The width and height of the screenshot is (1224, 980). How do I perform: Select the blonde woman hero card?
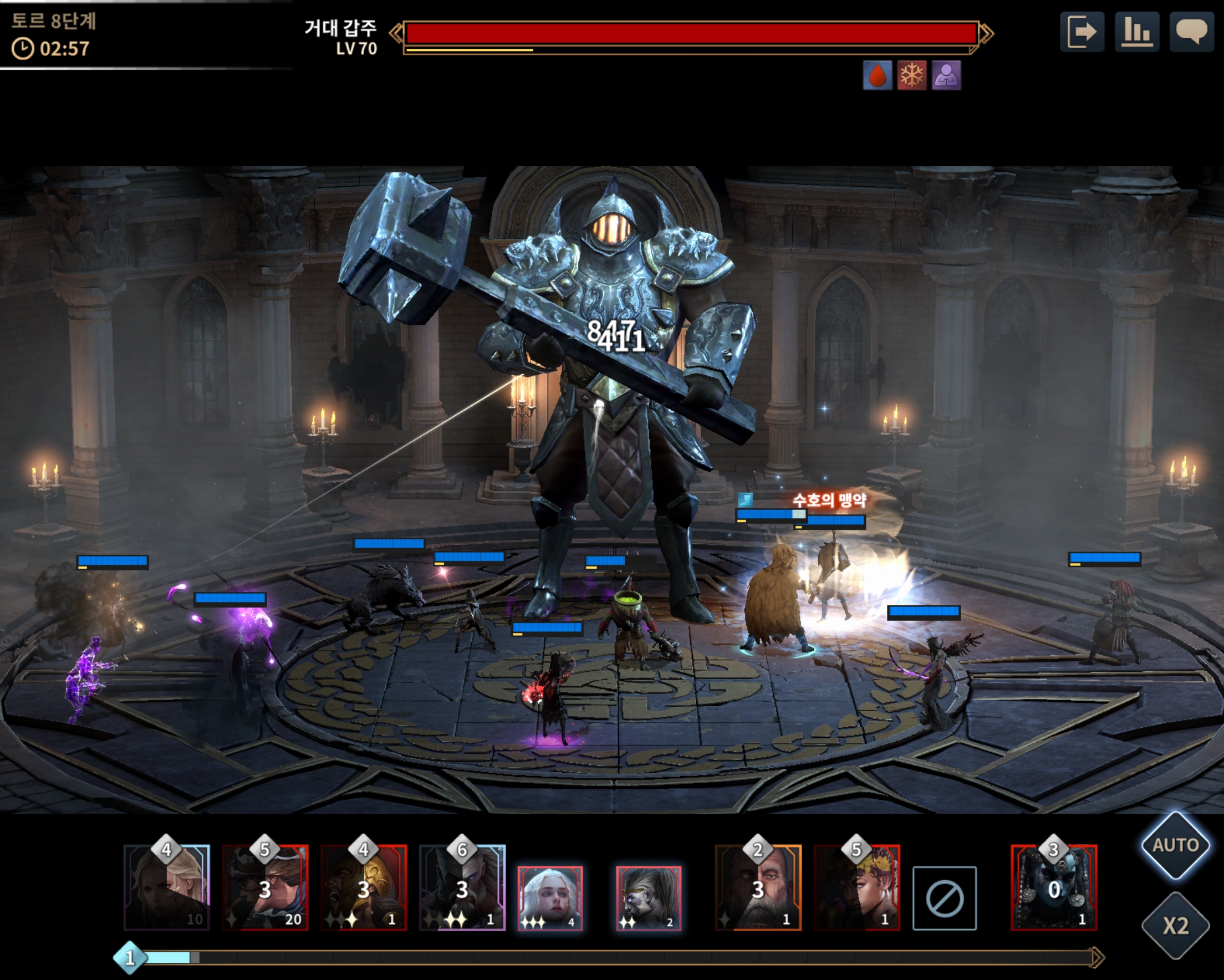pyautogui.click(x=167, y=887)
